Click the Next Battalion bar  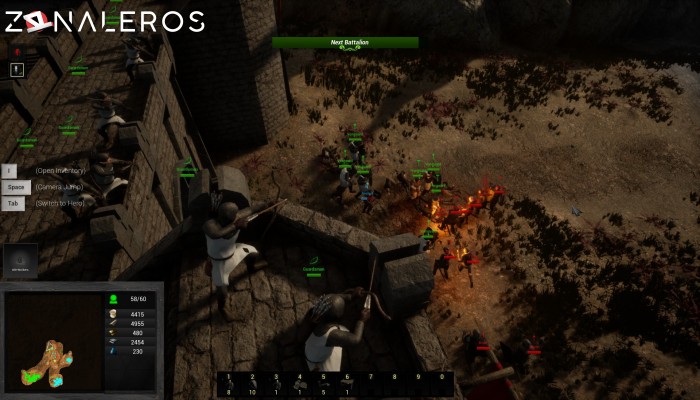(345, 43)
